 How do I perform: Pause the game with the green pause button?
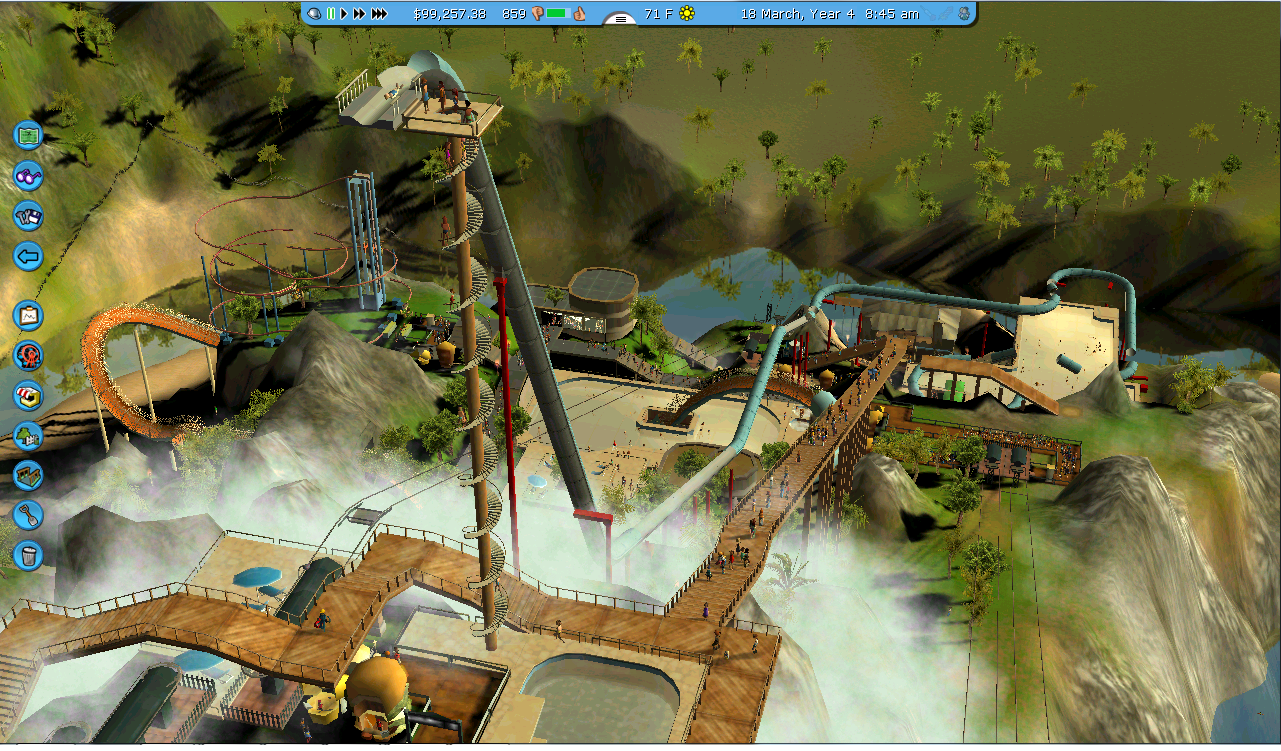click(330, 14)
